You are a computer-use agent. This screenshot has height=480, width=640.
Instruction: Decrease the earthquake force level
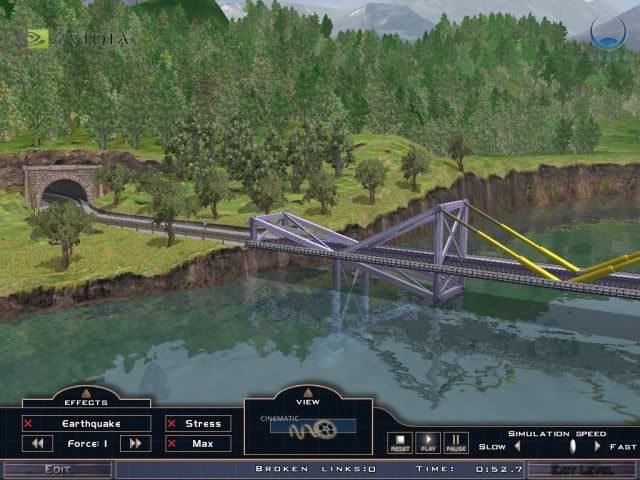pyautogui.click(x=38, y=443)
